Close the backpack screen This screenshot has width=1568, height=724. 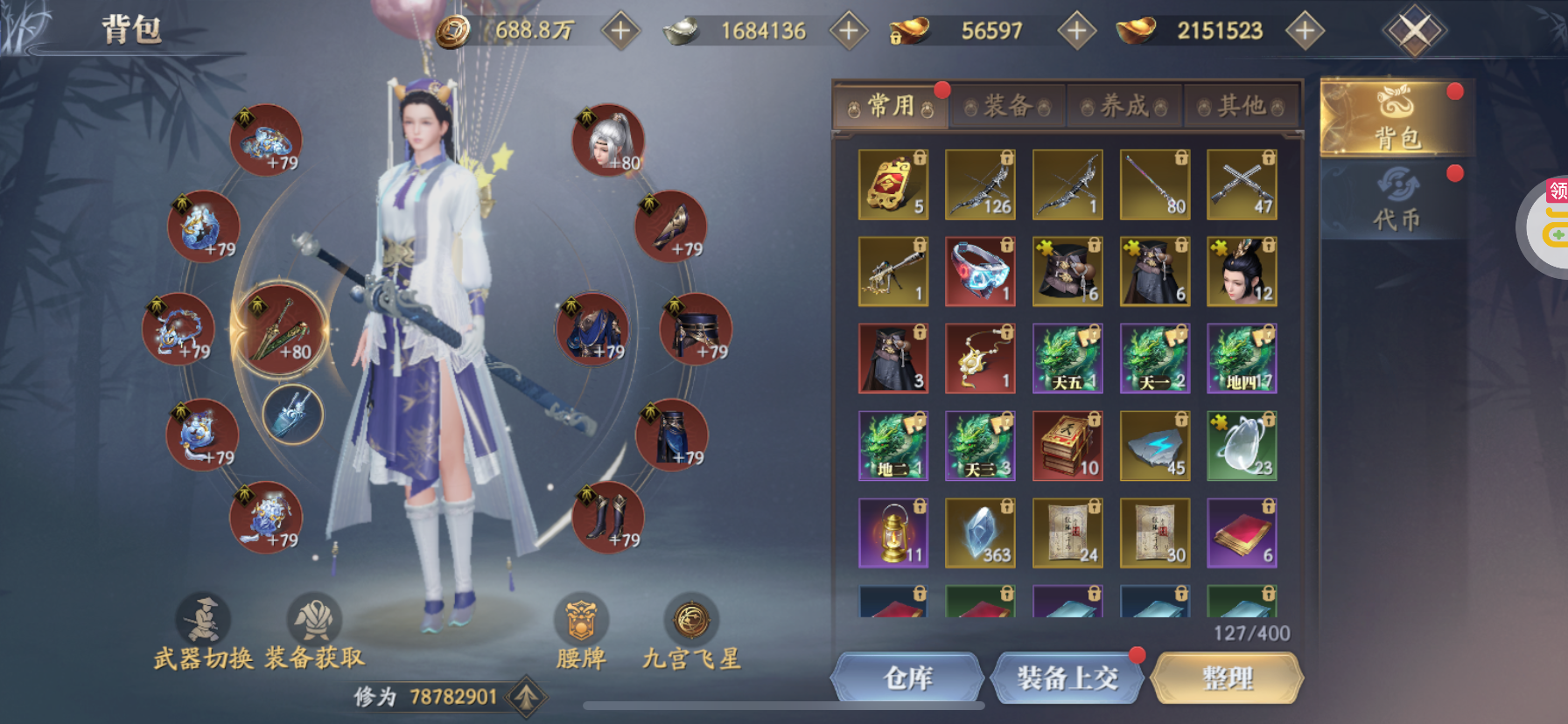pos(1414,31)
